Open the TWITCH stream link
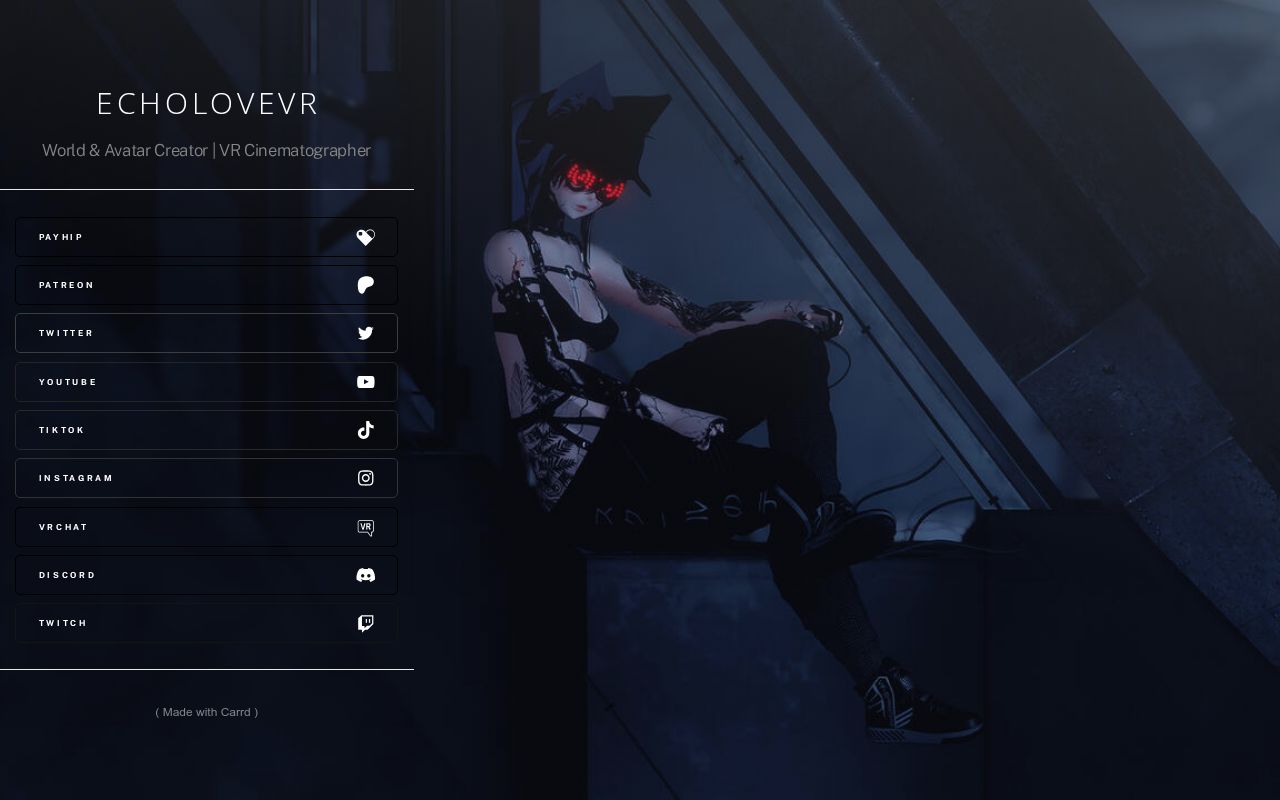Image resolution: width=1280 pixels, height=800 pixels. pos(180,623)
